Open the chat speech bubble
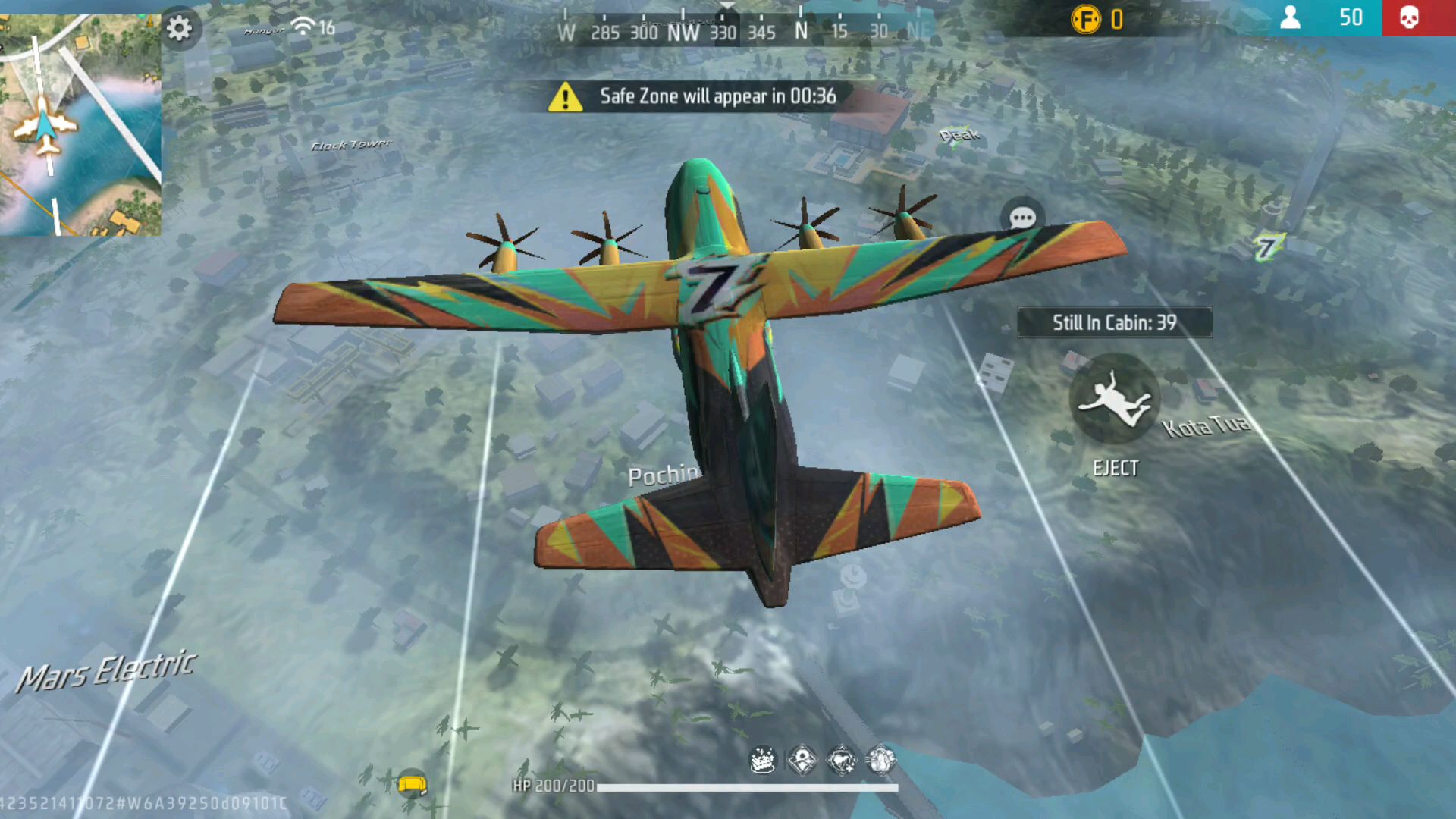The height and width of the screenshot is (819, 1456). pyautogui.click(x=1022, y=219)
